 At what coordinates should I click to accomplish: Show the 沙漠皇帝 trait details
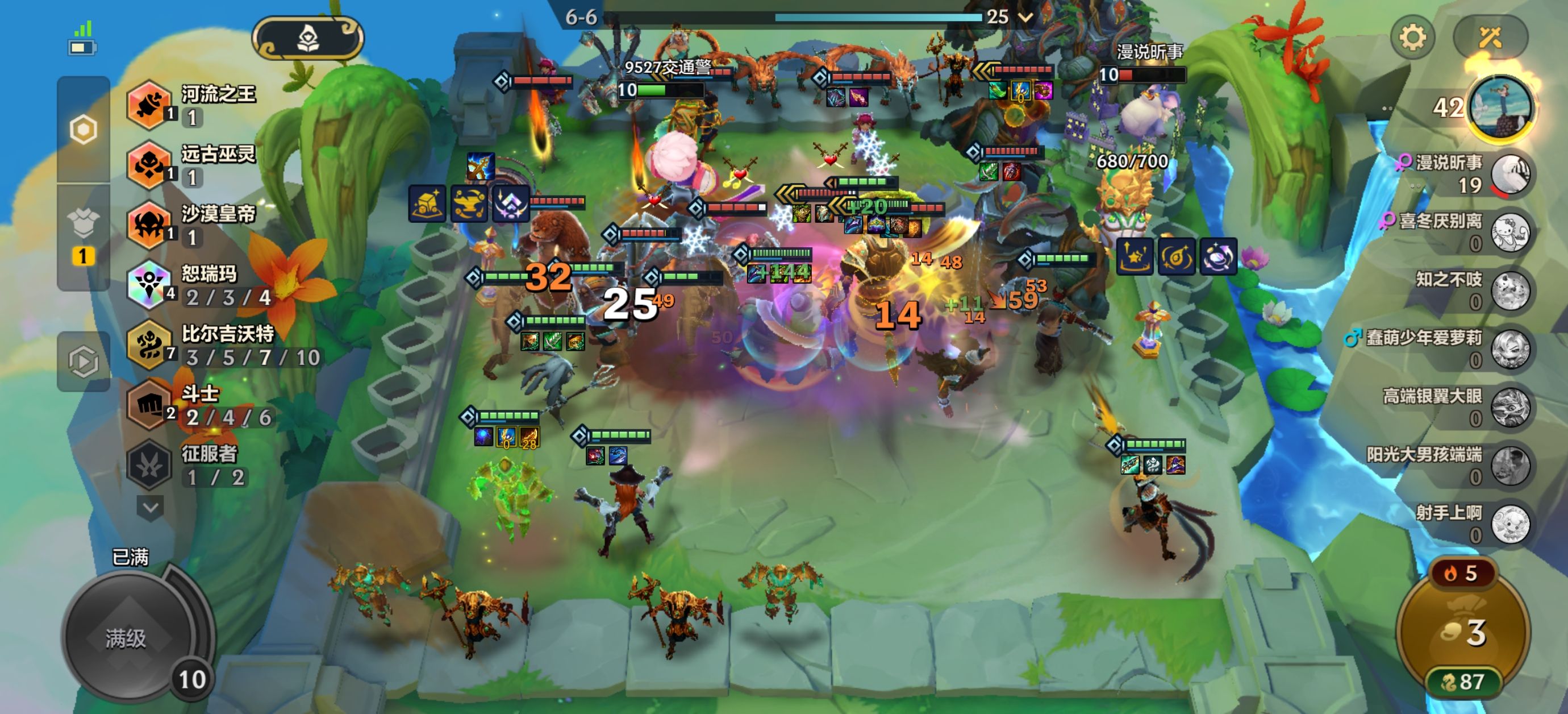pyautogui.click(x=194, y=224)
